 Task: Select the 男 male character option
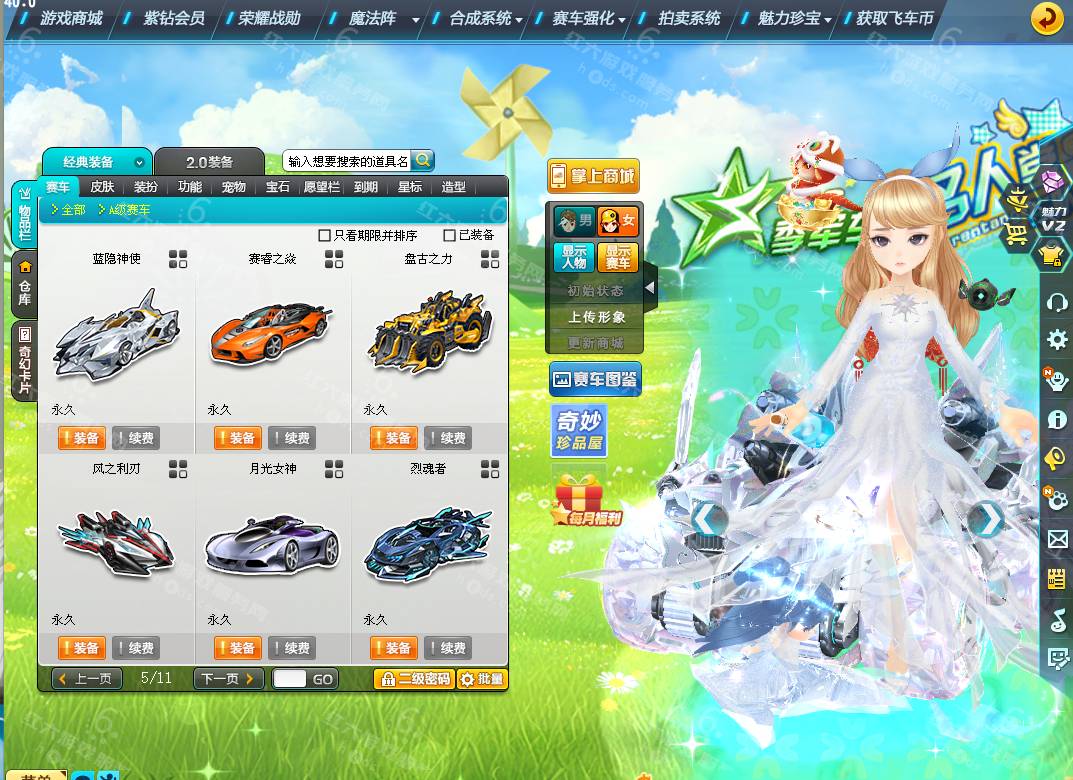tap(574, 220)
